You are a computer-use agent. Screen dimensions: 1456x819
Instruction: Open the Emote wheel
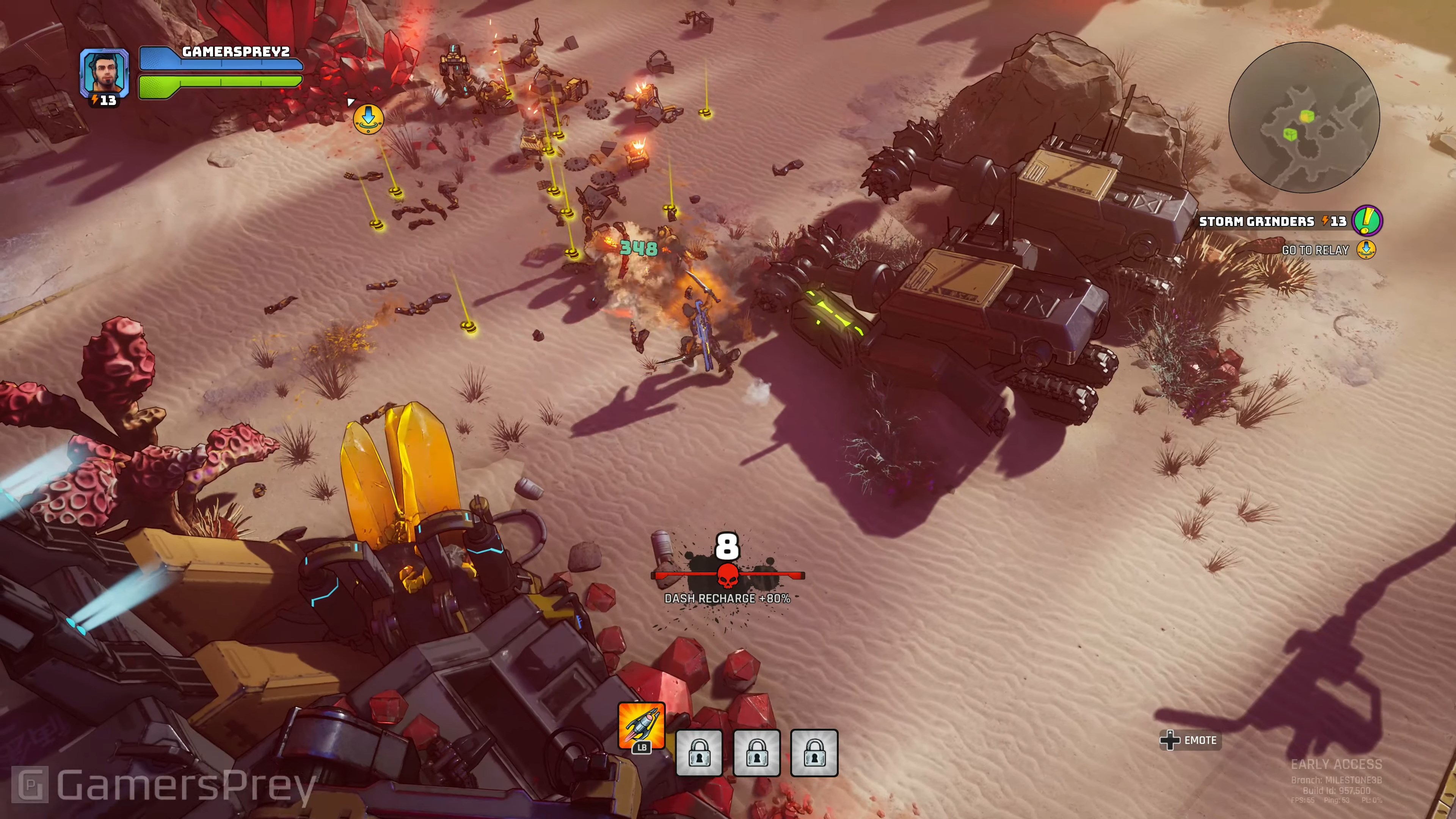[1190, 740]
